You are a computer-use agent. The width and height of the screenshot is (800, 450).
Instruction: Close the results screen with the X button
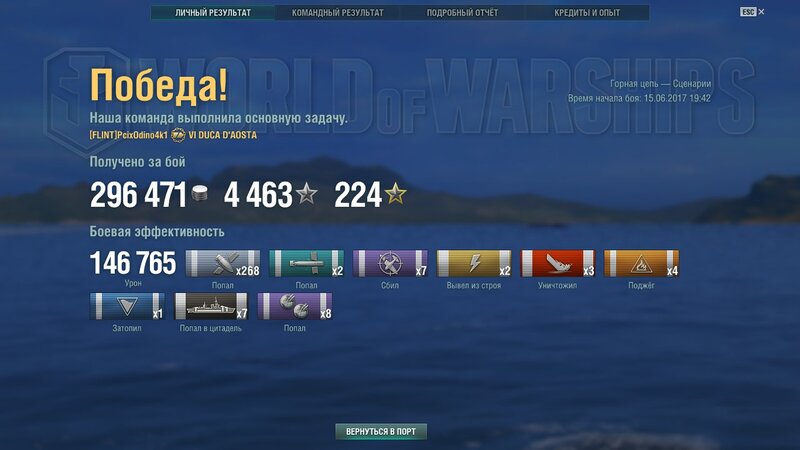(762, 12)
